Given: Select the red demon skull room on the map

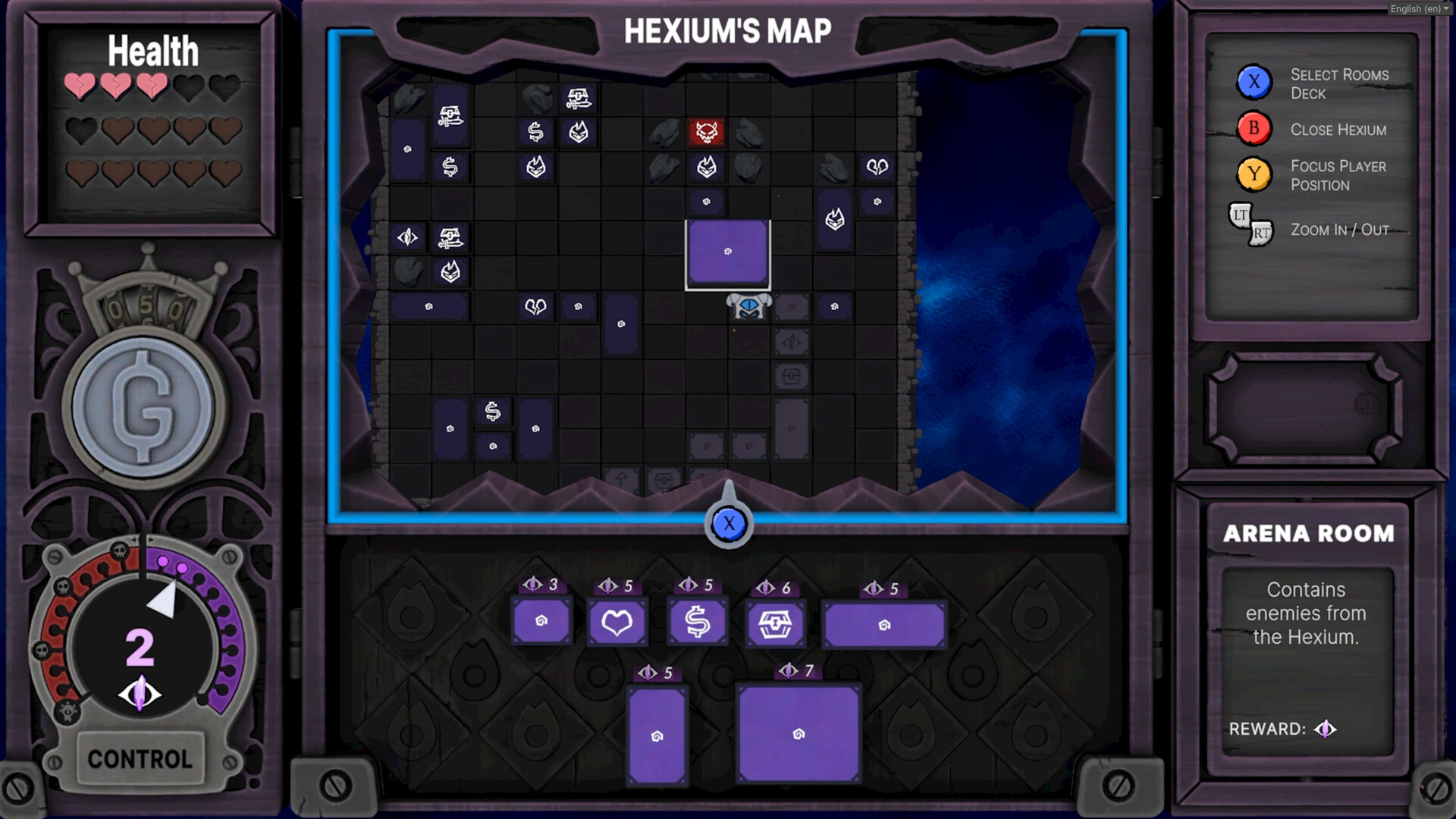Looking at the screenshot, I should coord(704,133).
